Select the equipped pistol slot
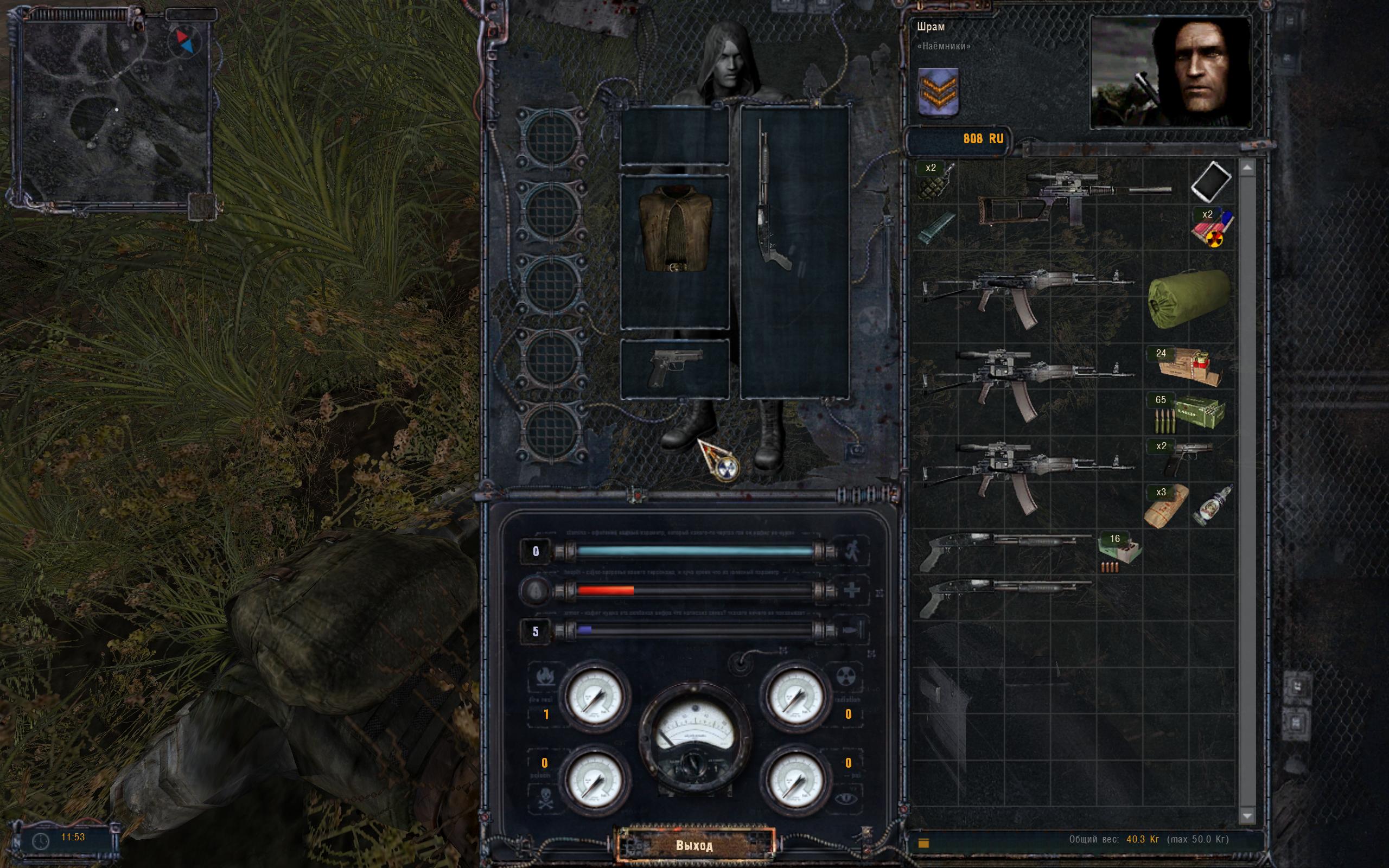Image resolution: width=1389 pixels, height=868 pixels. [675, 366]
